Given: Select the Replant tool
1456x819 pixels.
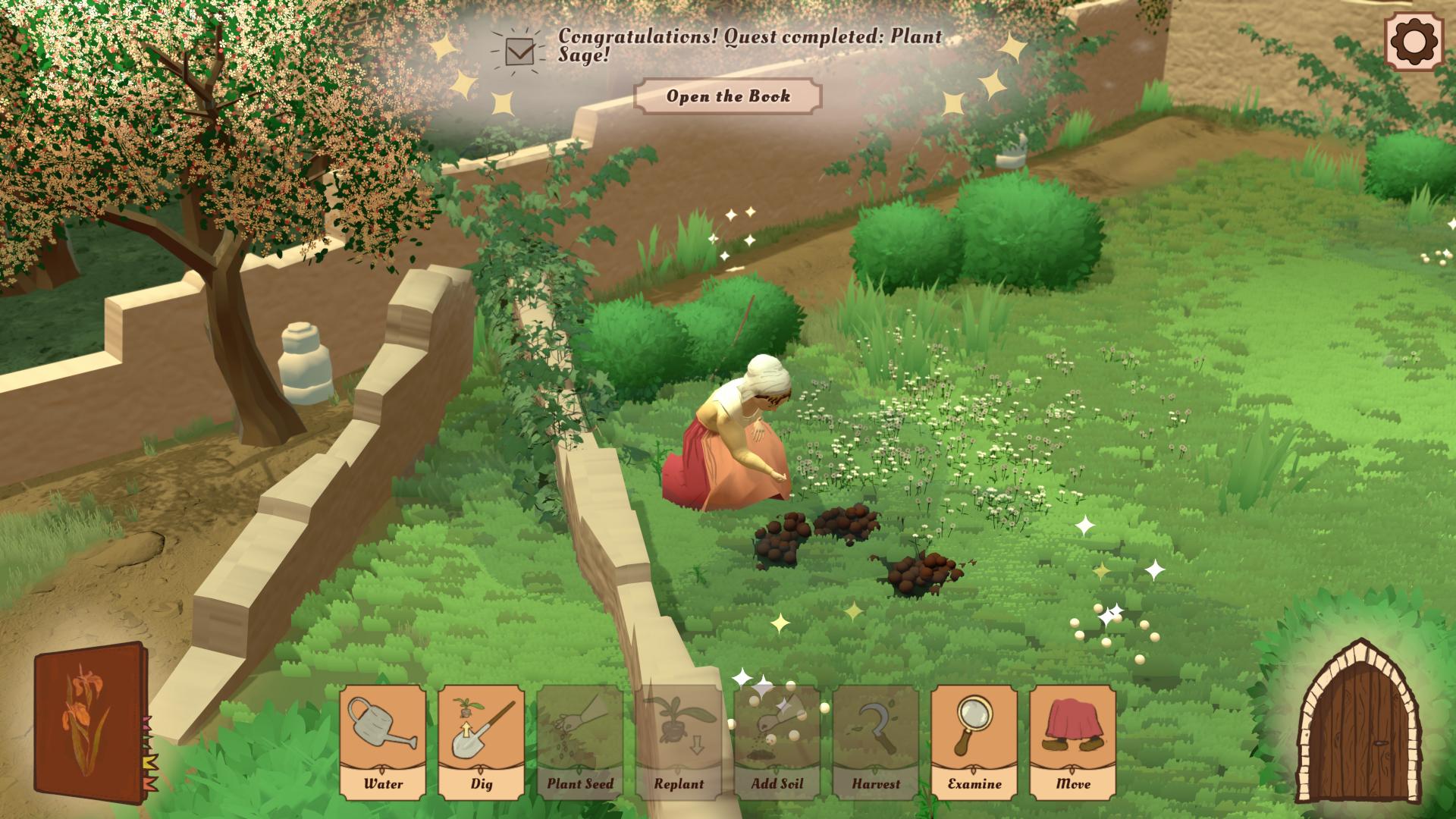Looking at the screenshot, I should (x=679, y=743).
